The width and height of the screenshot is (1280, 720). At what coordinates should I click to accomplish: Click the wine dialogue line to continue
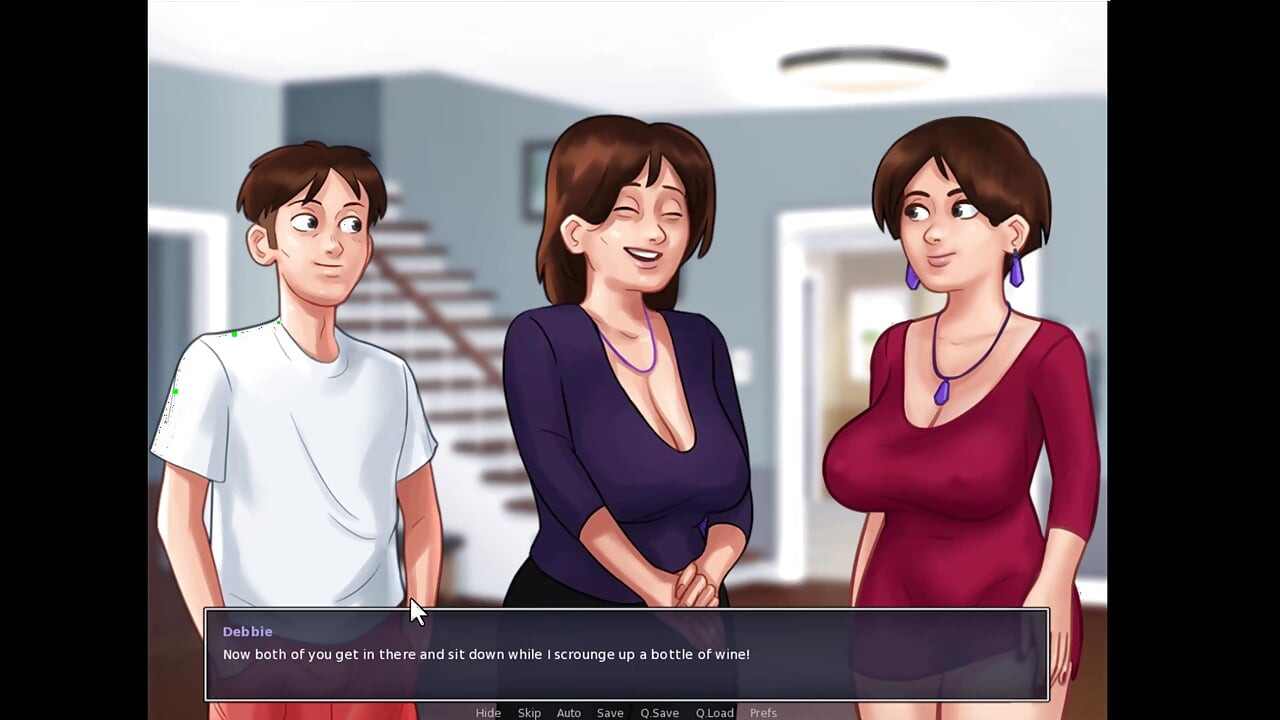click(x=486, y=654)
